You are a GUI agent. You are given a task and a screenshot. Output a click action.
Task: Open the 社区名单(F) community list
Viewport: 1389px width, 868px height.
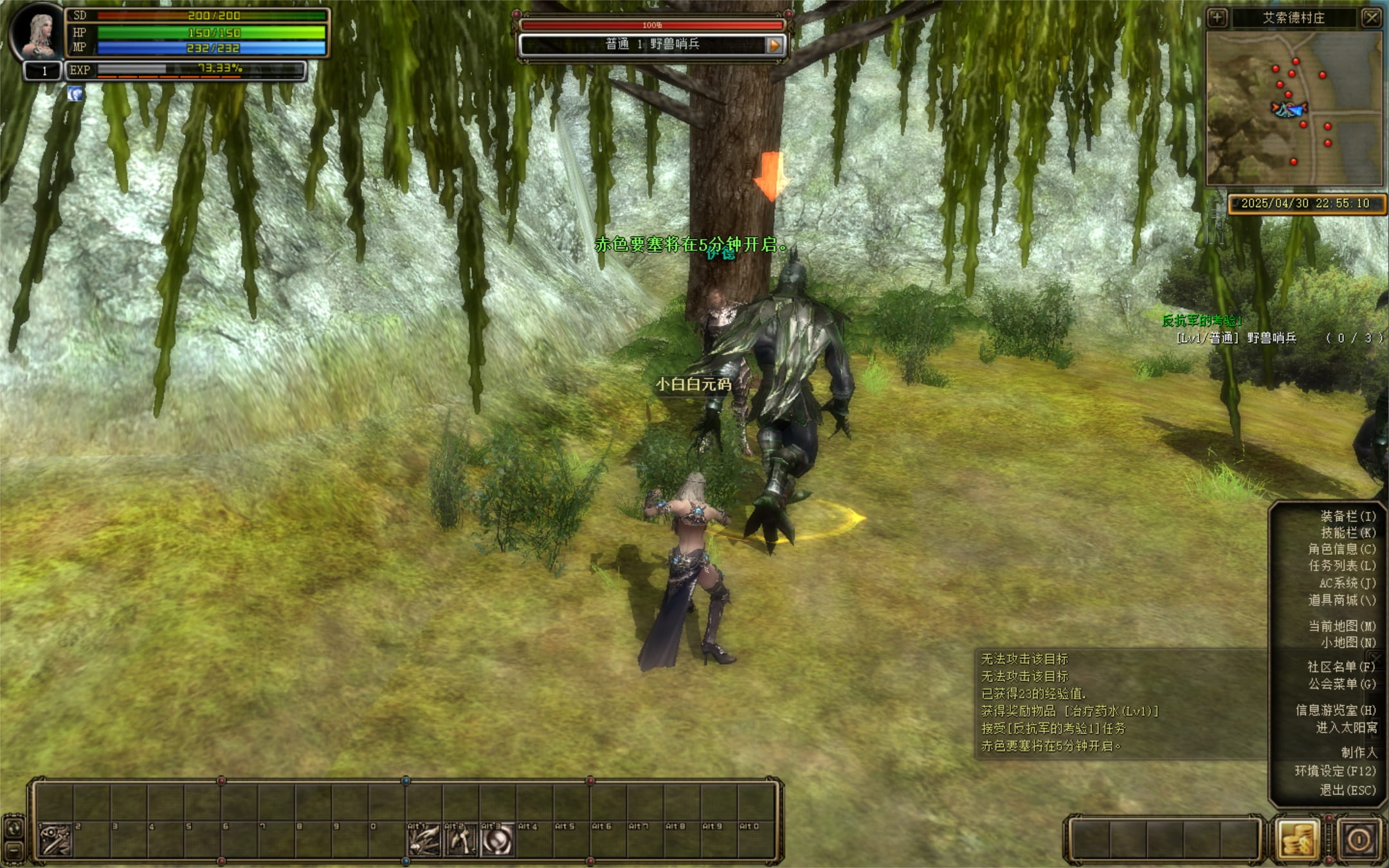click(x=1341, y=667)
